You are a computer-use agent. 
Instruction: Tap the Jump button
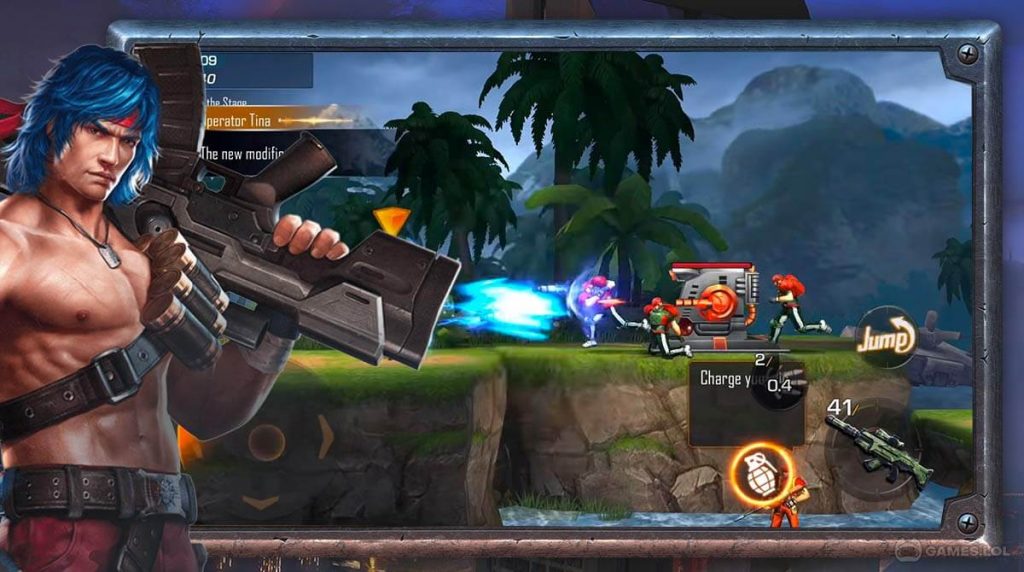coord(886,338)
